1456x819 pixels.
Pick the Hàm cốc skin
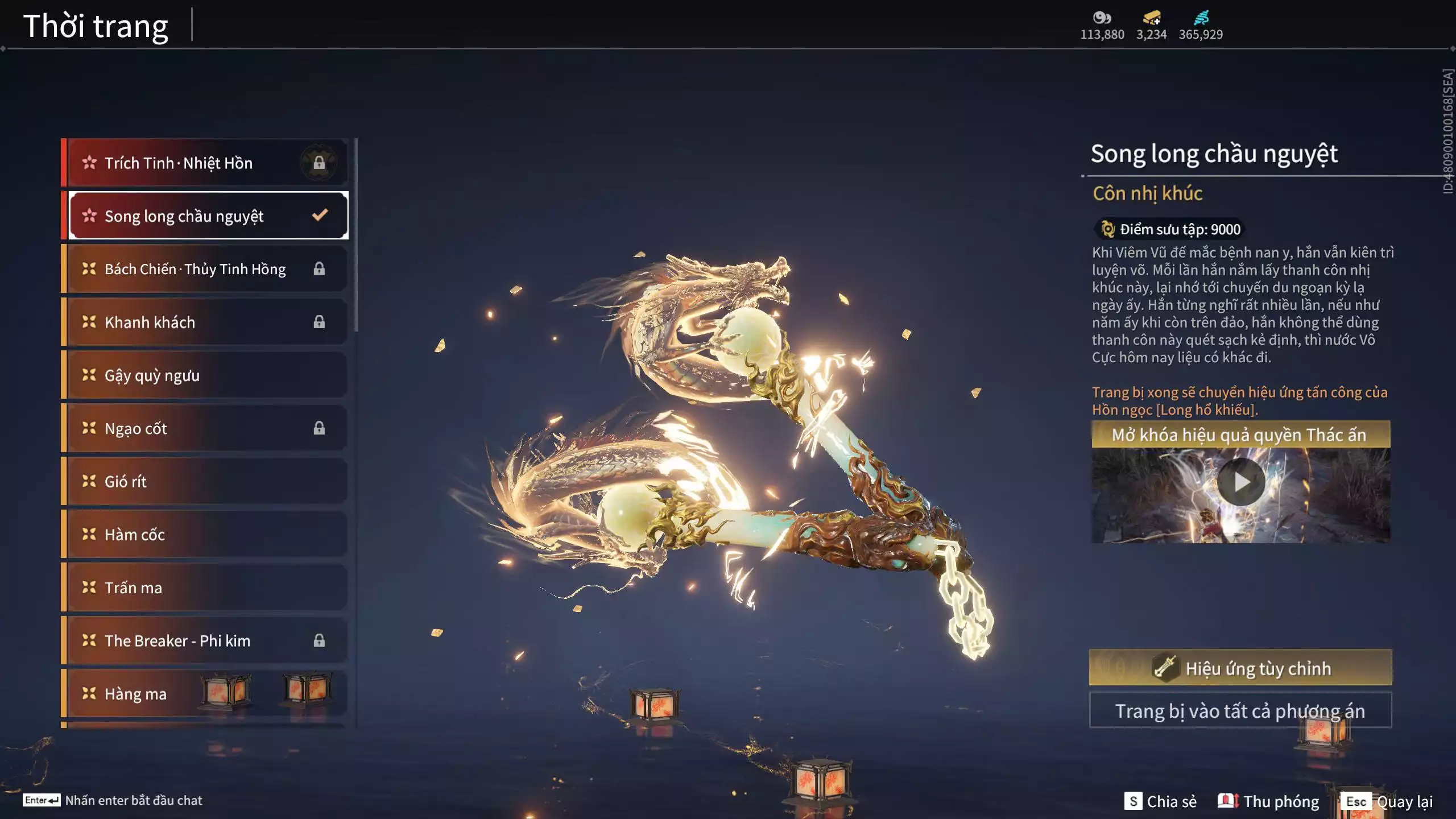coord(205,535)
